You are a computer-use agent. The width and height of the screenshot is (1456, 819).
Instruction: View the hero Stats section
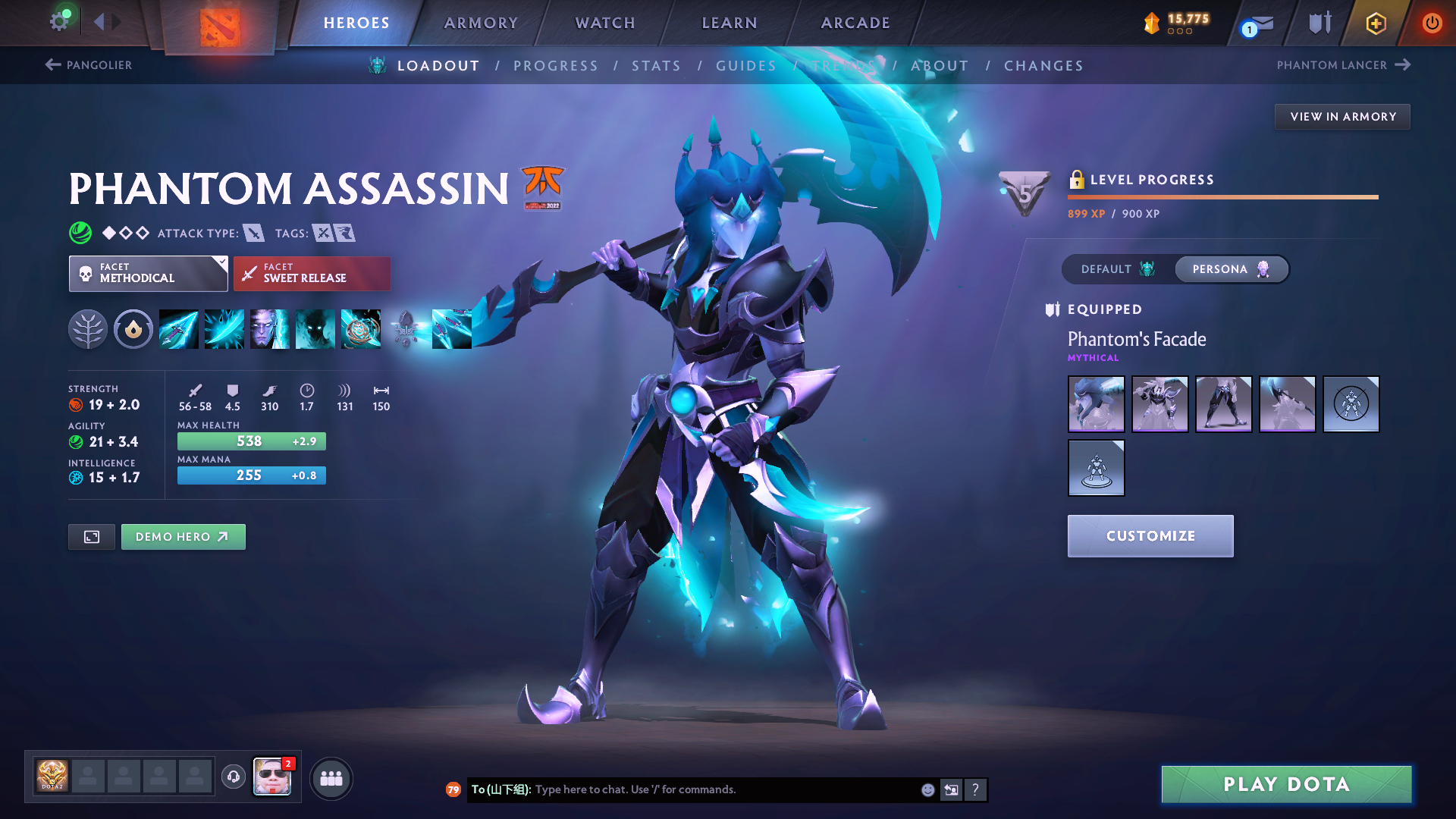[x=657, y=66]
